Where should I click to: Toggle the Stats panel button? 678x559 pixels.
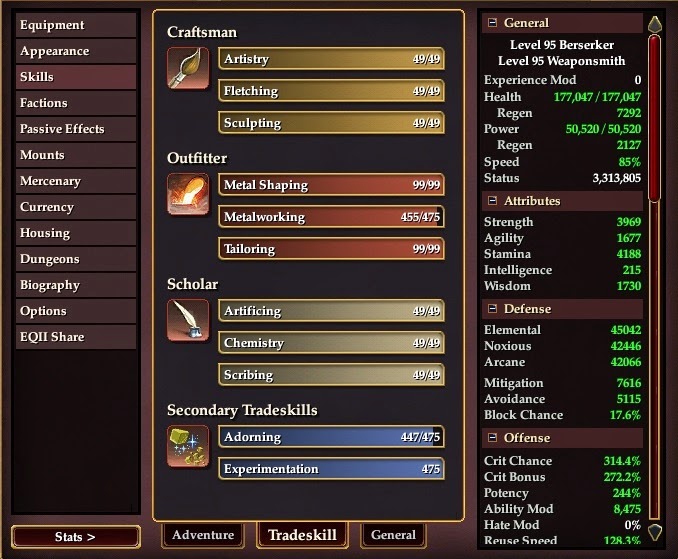76,537
